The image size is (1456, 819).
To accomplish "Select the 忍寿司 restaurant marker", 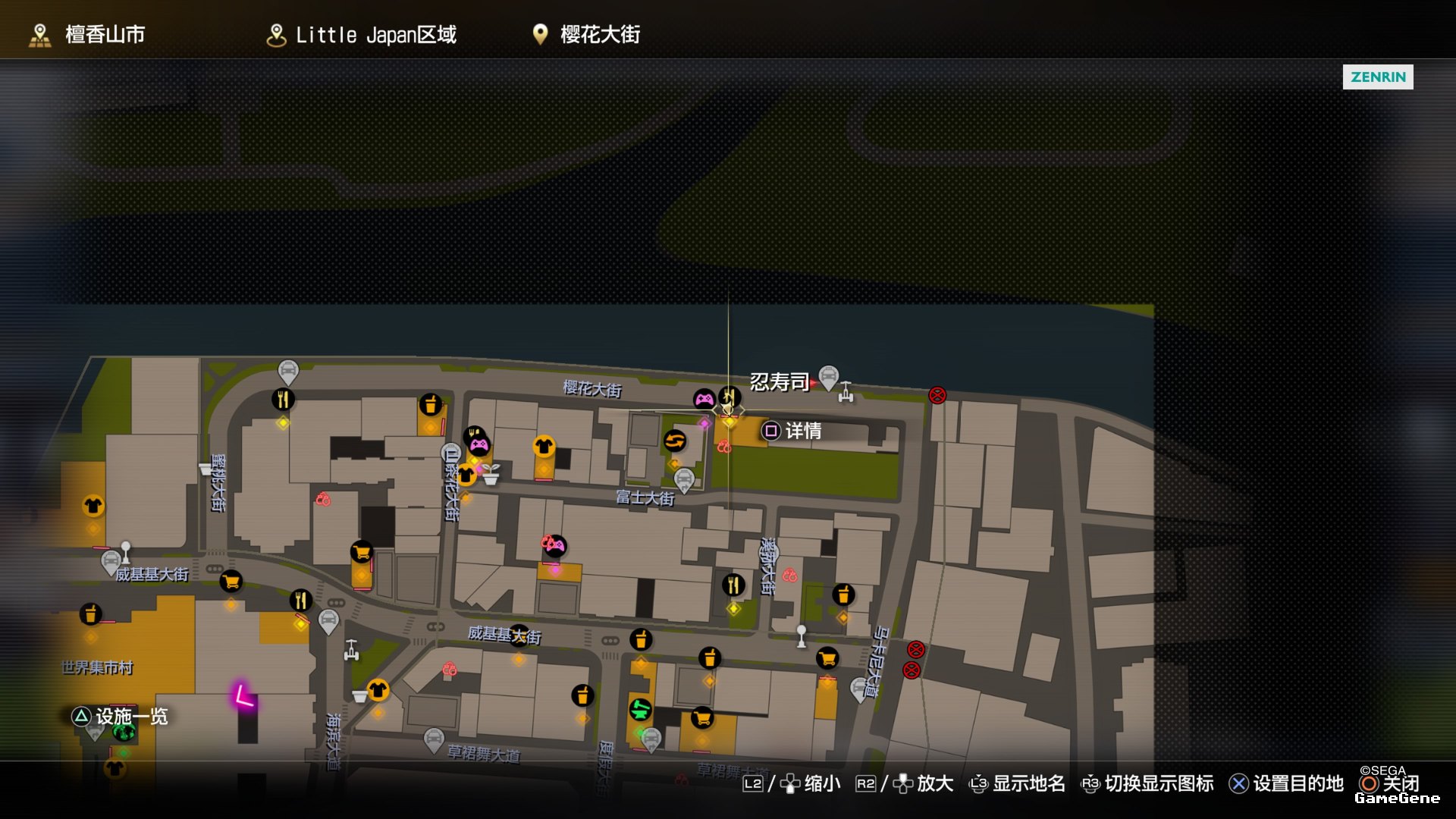I will point(730,397).
